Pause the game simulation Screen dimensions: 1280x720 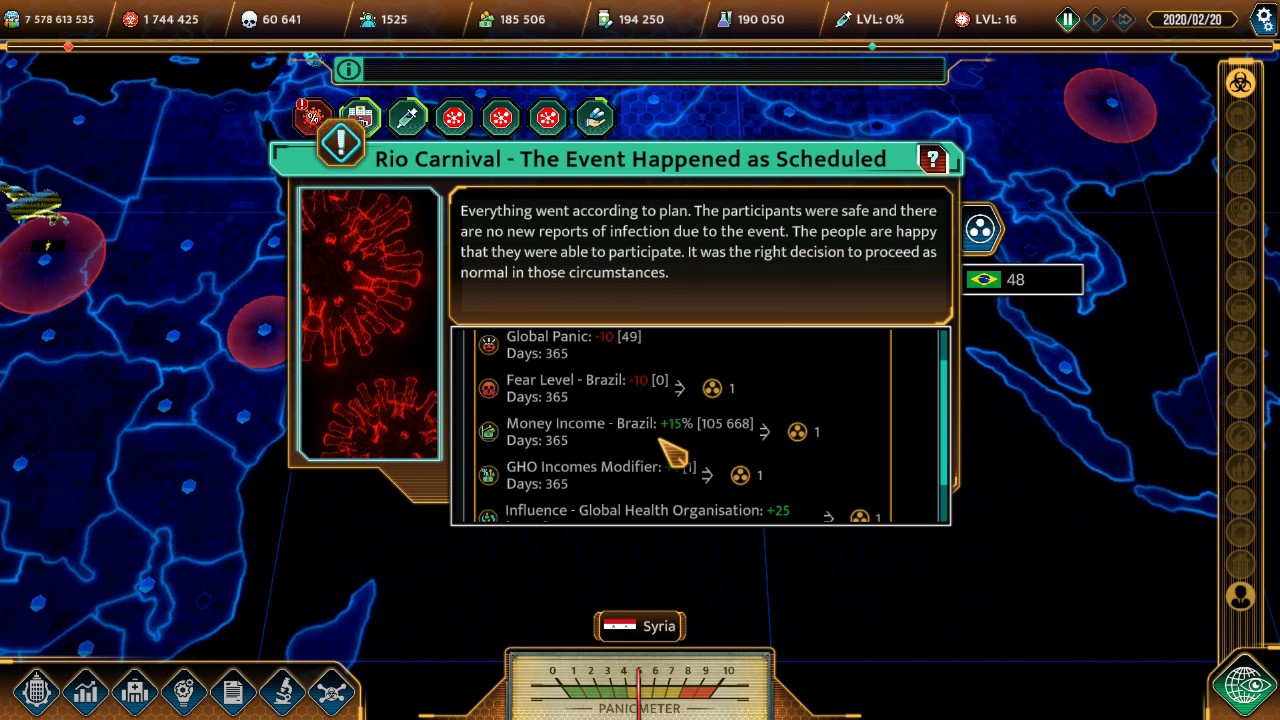coord(1067,19)
